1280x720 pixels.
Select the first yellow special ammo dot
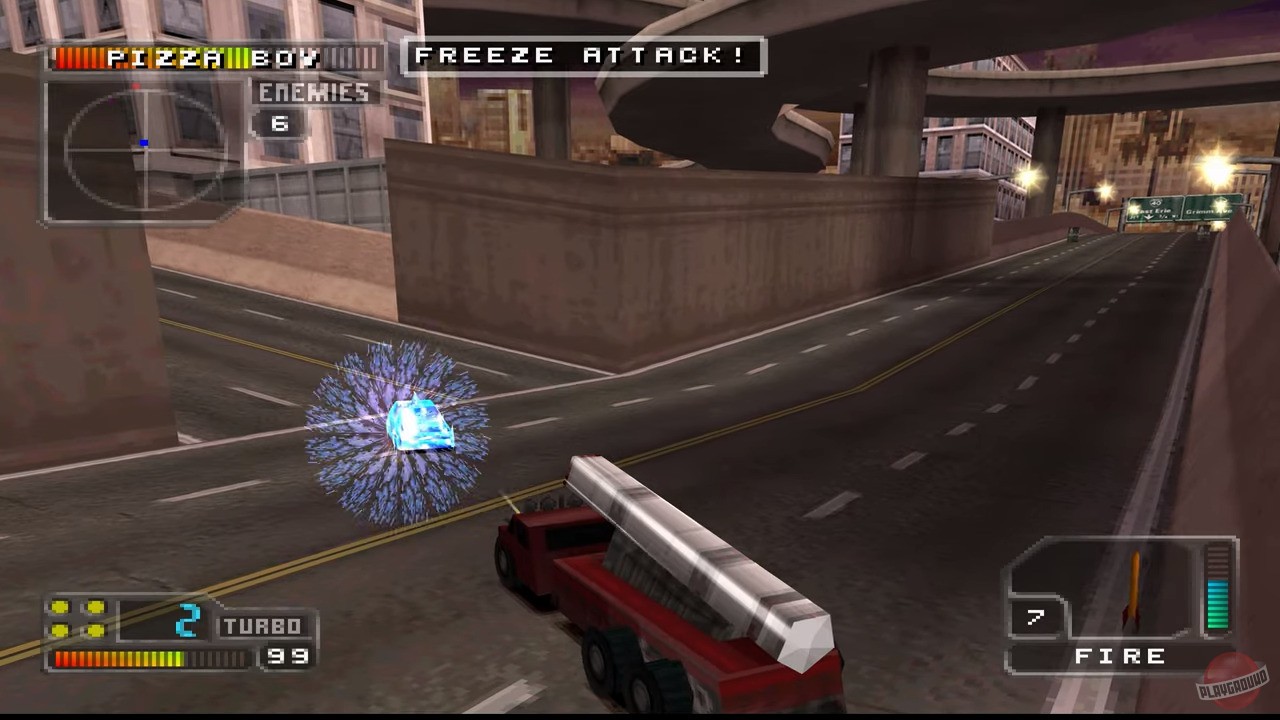(x=62, y=606)
